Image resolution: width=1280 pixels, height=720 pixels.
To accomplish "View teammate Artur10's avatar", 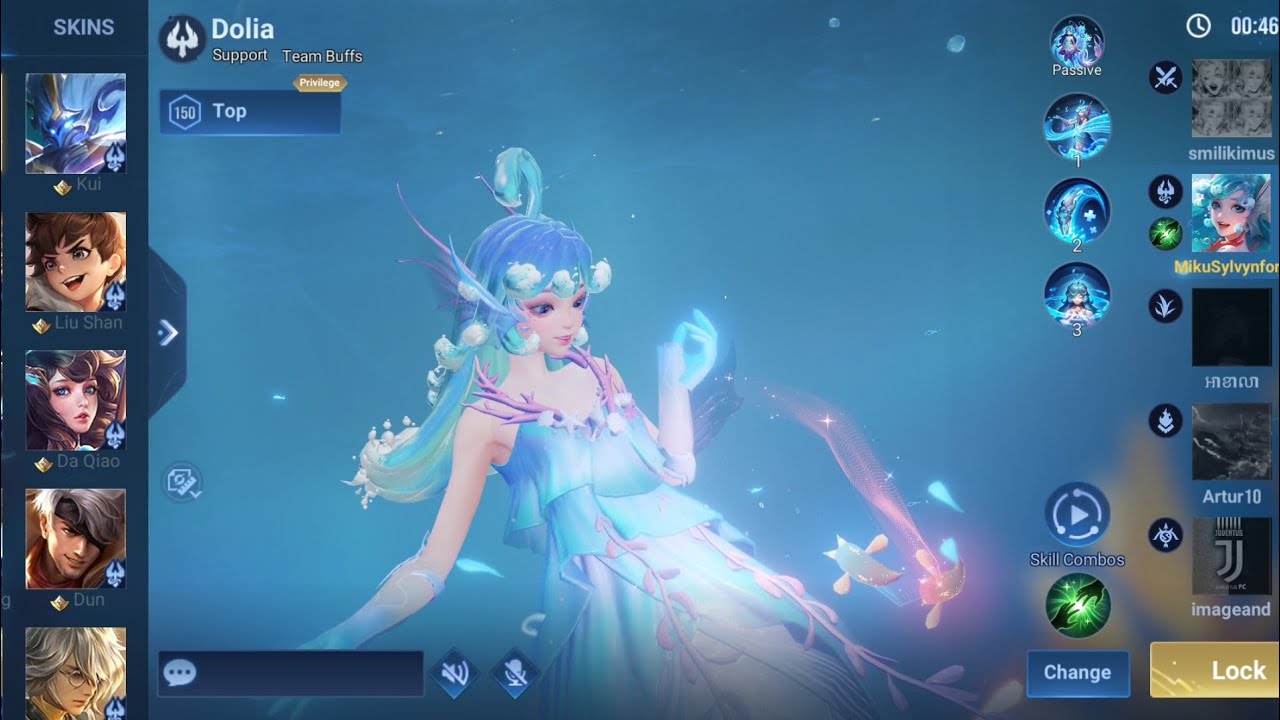I will pyautogui.click(x=1232, y=441).
